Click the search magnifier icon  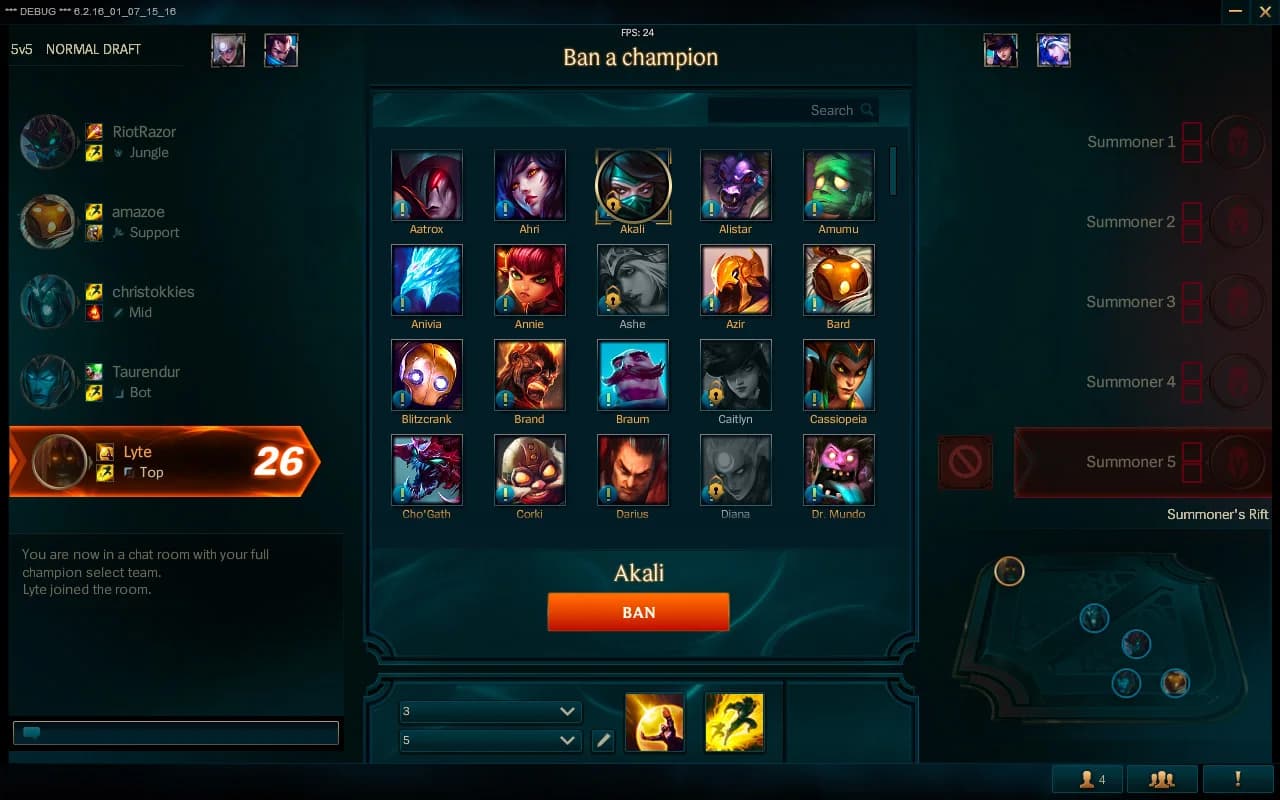866,110
